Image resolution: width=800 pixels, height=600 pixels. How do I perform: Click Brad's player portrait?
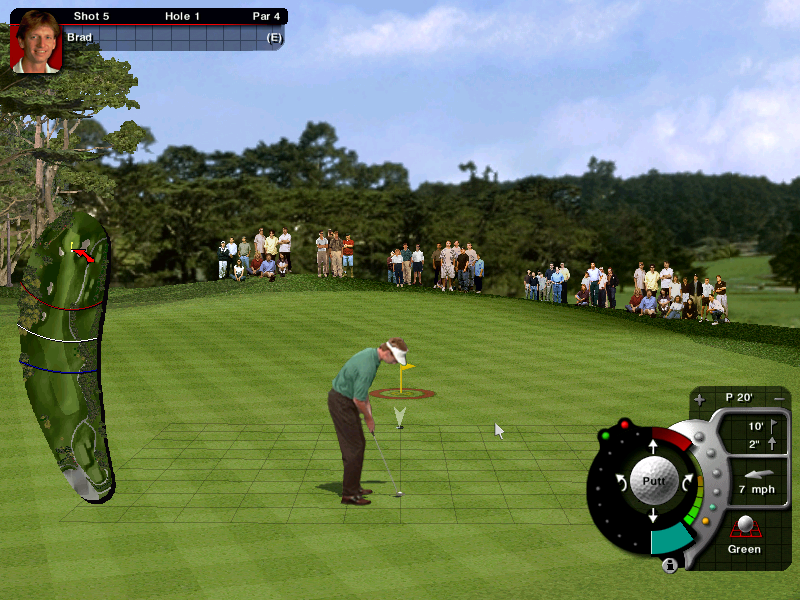coord(36,41)
